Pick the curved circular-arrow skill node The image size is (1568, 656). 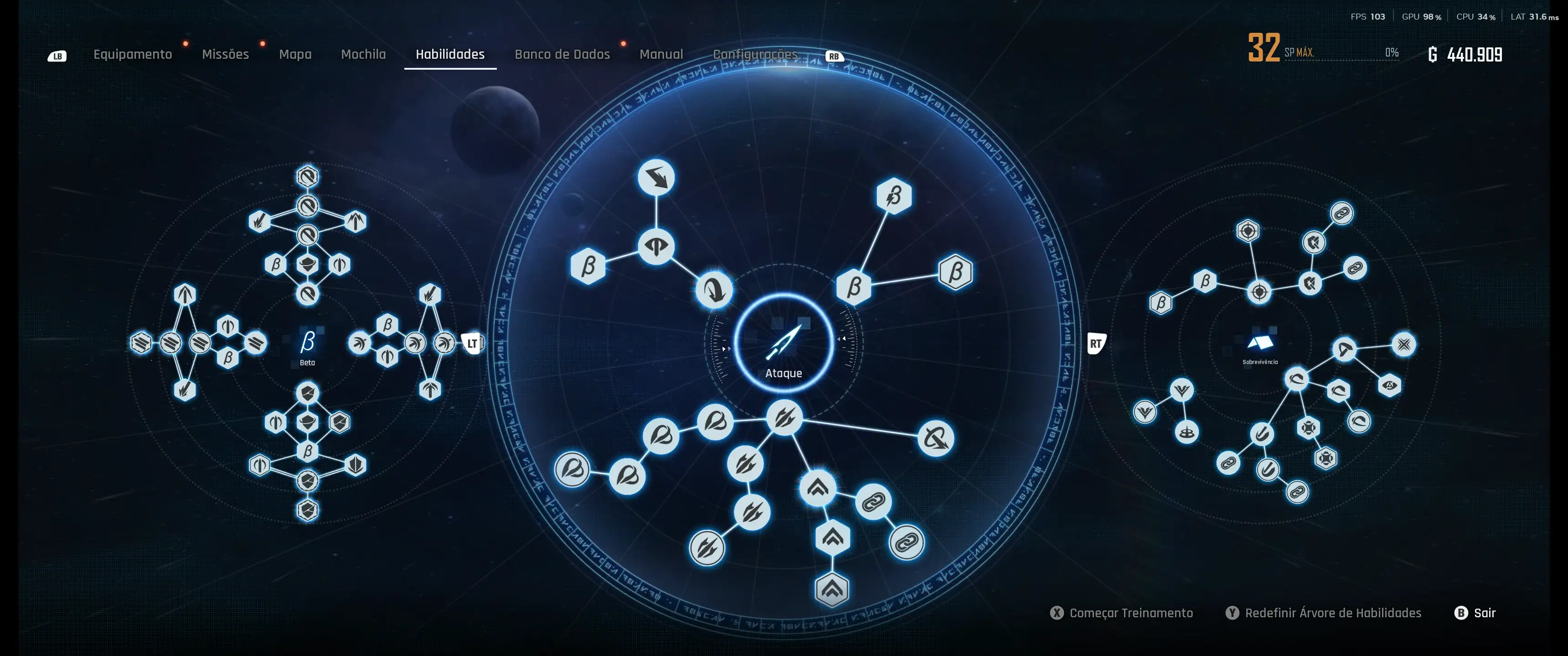tap(714, 290)
